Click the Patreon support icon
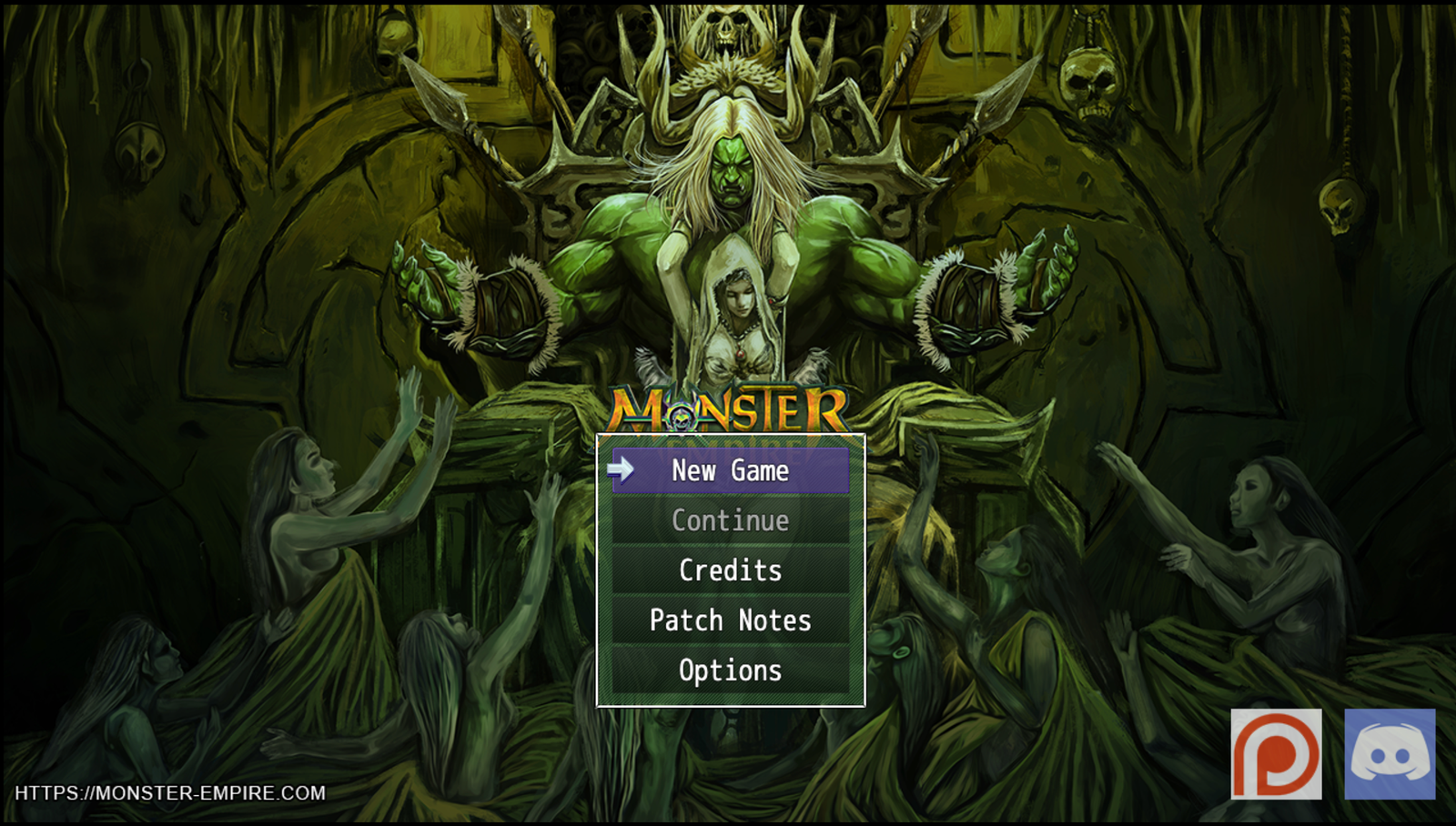Screen dimensions: 1456x826 click(x=1276, y=755)
